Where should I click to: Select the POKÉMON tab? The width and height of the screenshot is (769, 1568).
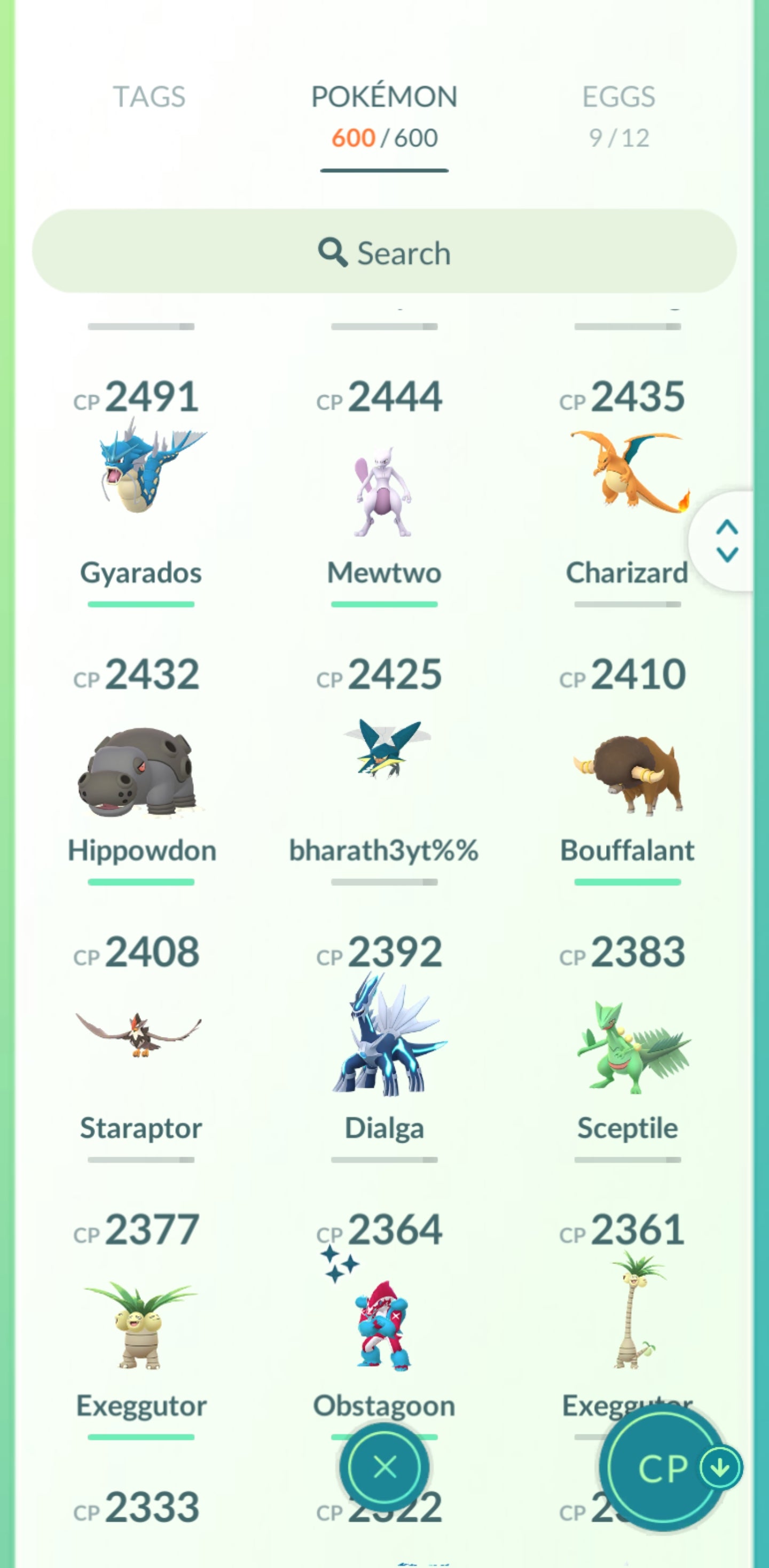click(x=383, y=97)
